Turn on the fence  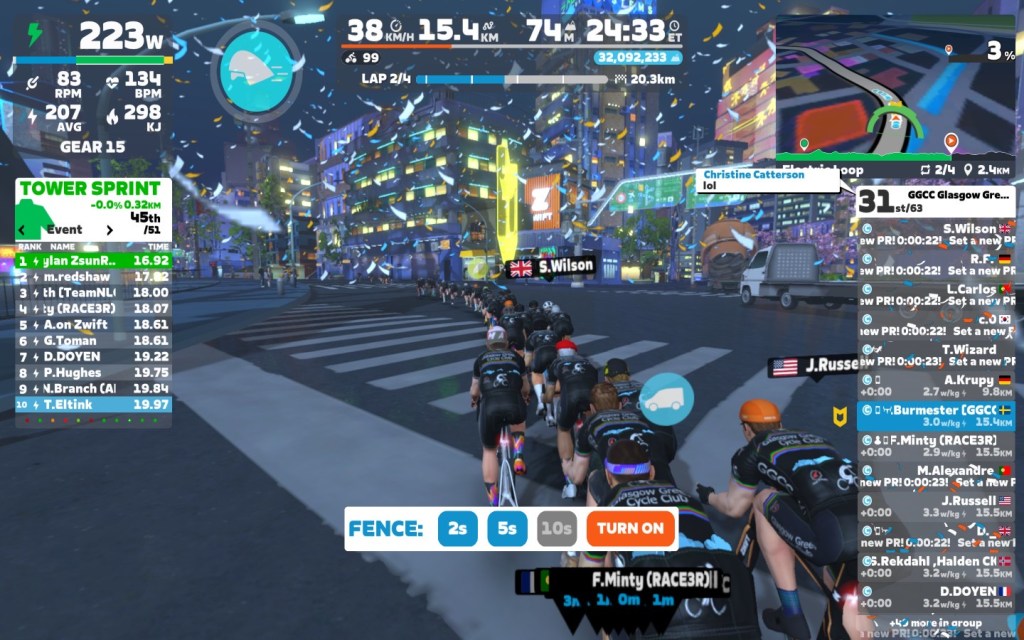[x=631, y=528]
